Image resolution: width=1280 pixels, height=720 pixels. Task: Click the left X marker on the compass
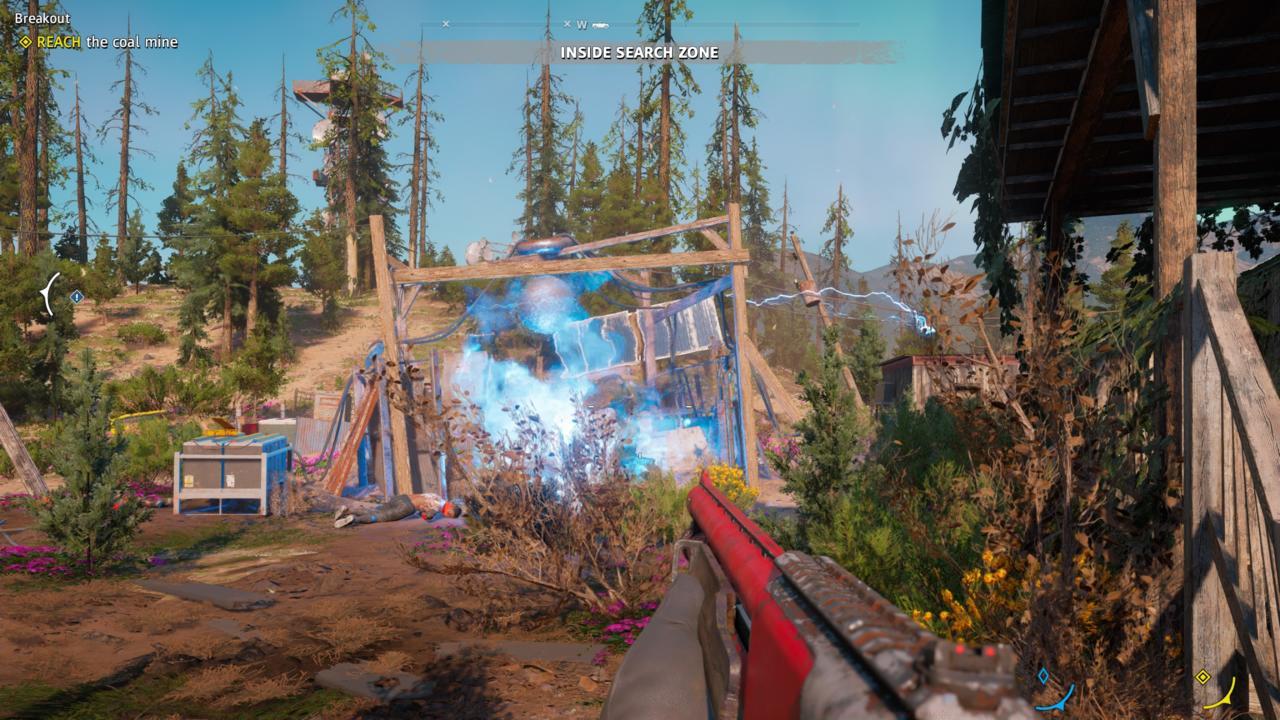[x=445, y=23]
